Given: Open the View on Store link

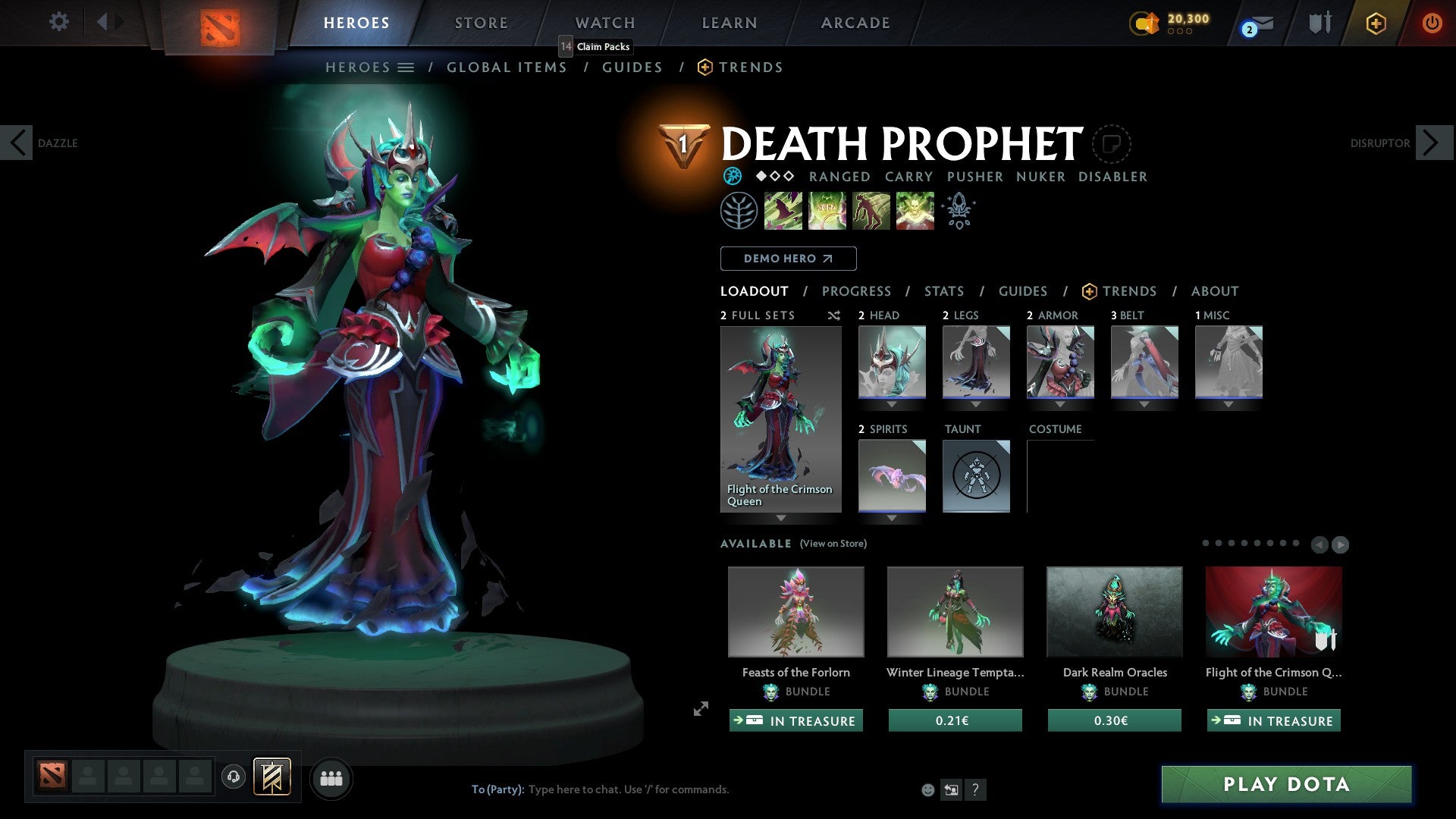Looking at the screenshot, I should [x=833, y=544].
